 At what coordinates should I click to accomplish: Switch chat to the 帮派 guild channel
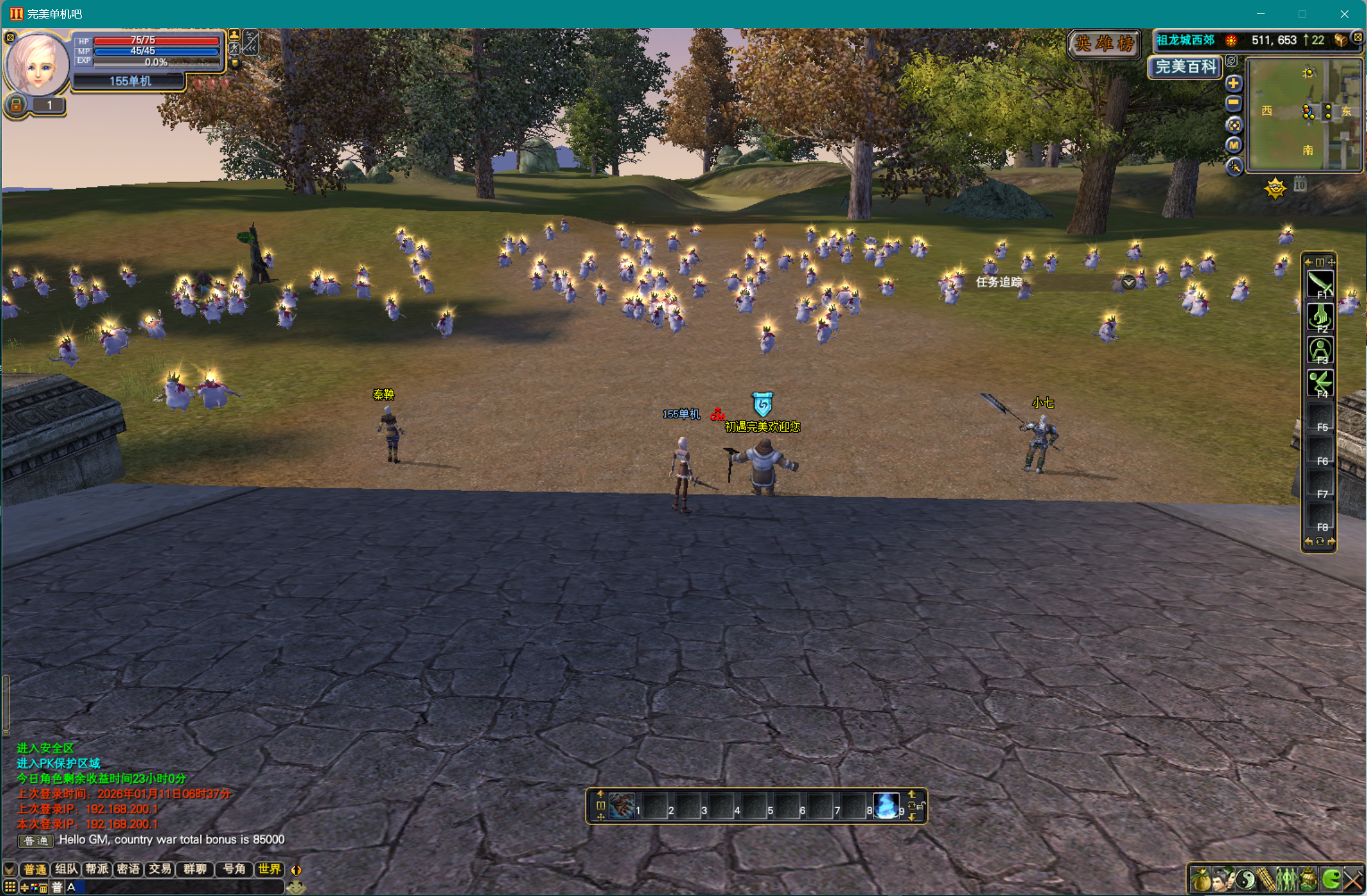[x=97, y=869]
